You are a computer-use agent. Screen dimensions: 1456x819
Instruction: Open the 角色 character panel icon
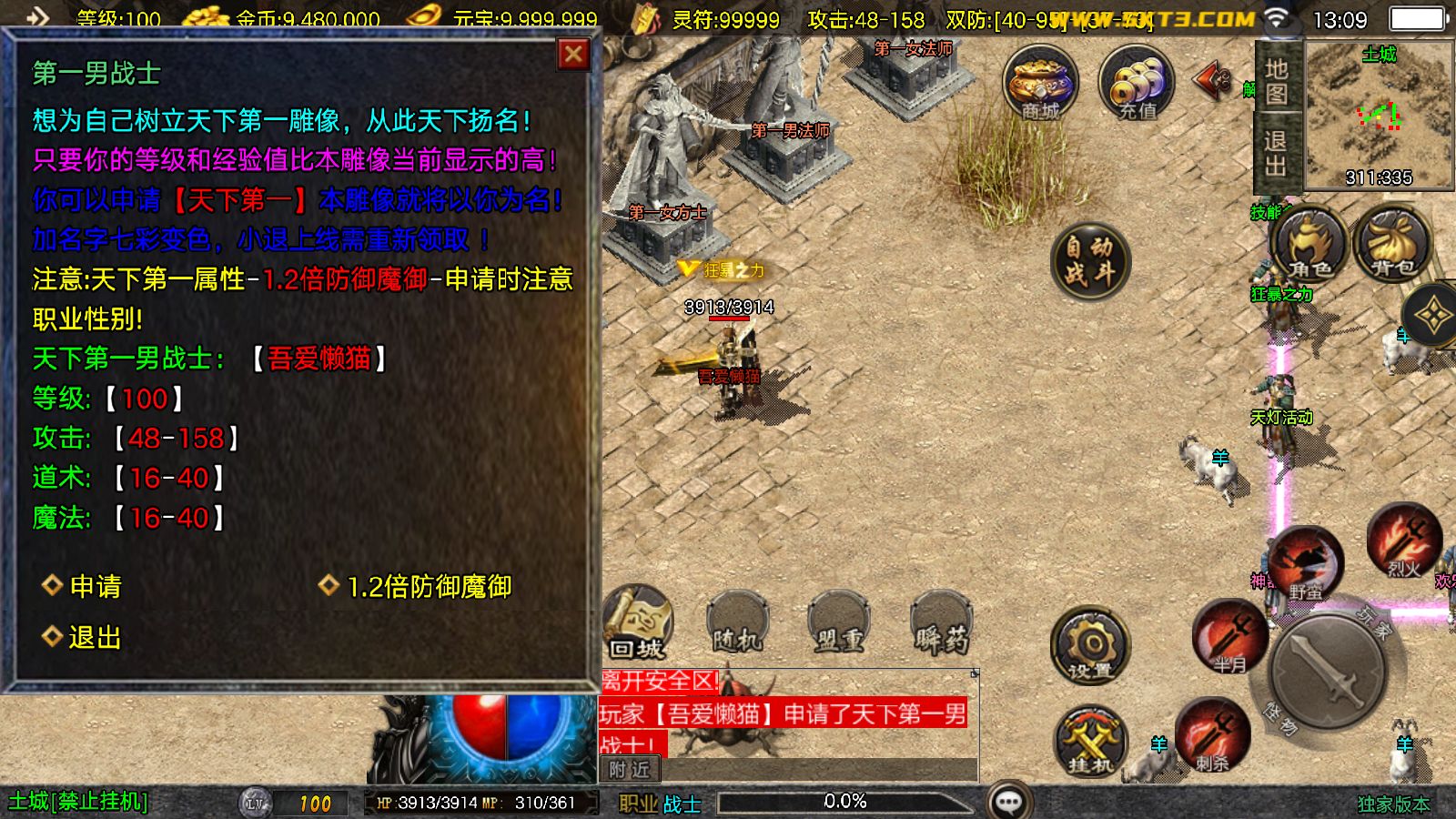coord(1307,246)
